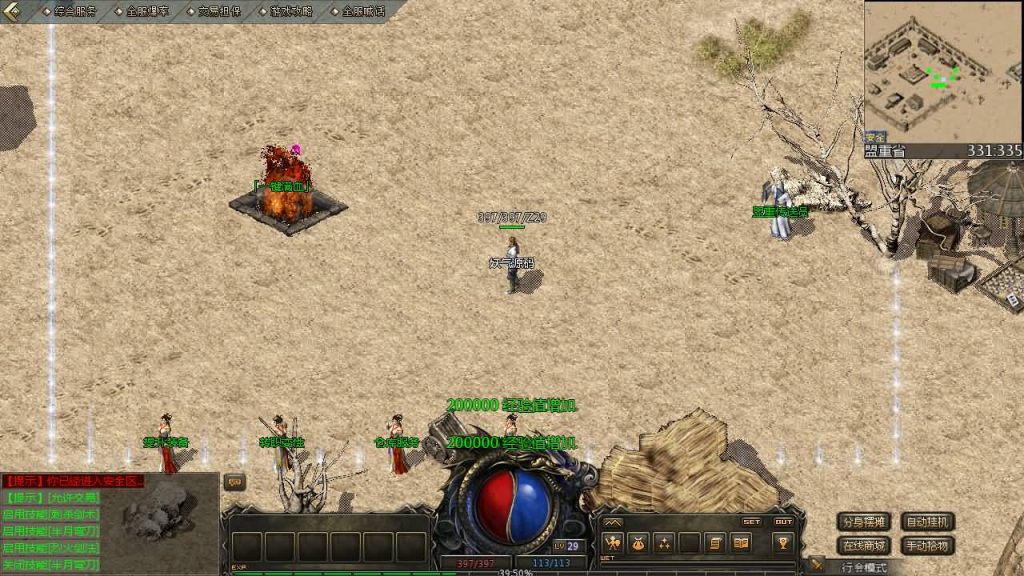Open the book icon panel

click(741, 543)
